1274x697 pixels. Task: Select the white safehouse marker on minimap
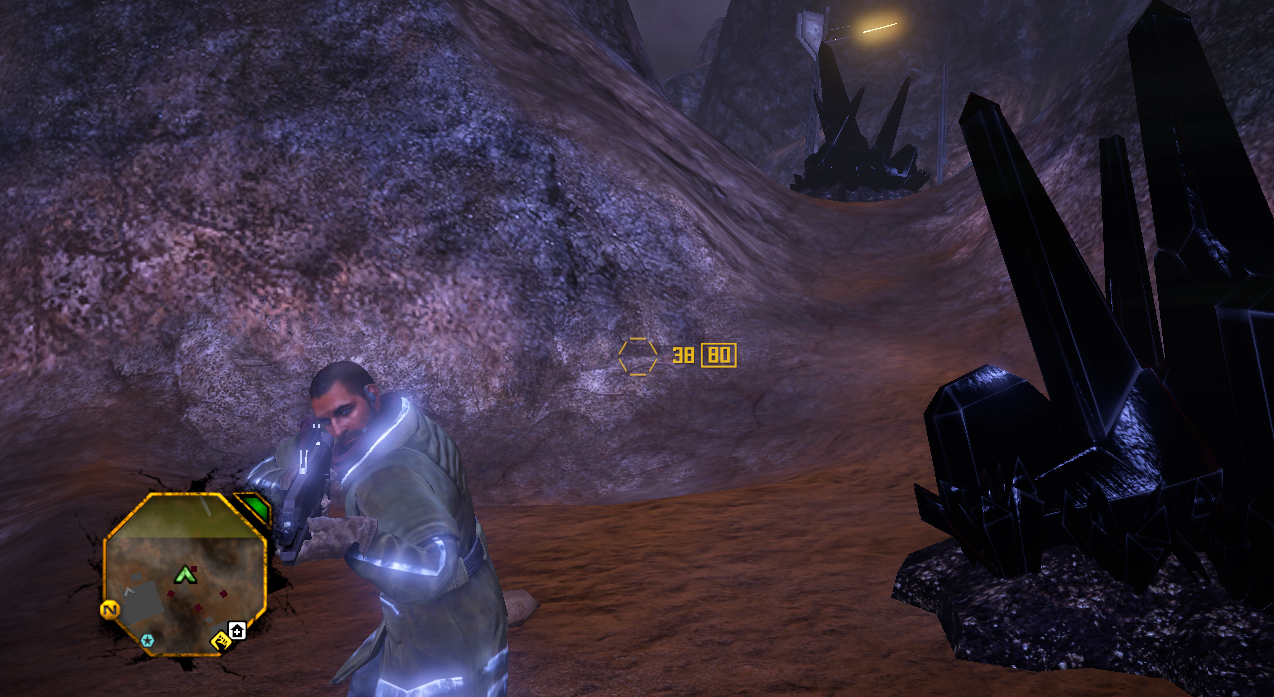click(237, 630)
